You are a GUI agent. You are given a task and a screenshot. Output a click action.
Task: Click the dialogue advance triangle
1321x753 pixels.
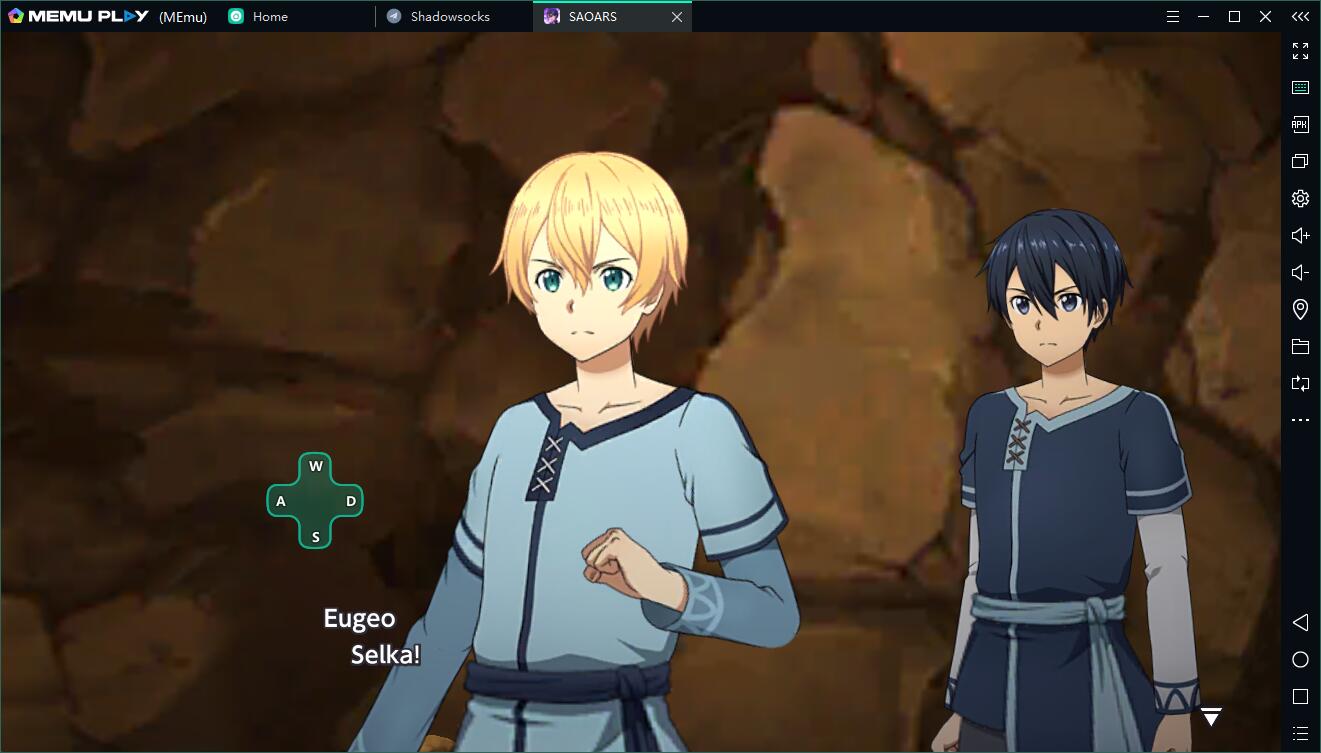point(1211,716)
